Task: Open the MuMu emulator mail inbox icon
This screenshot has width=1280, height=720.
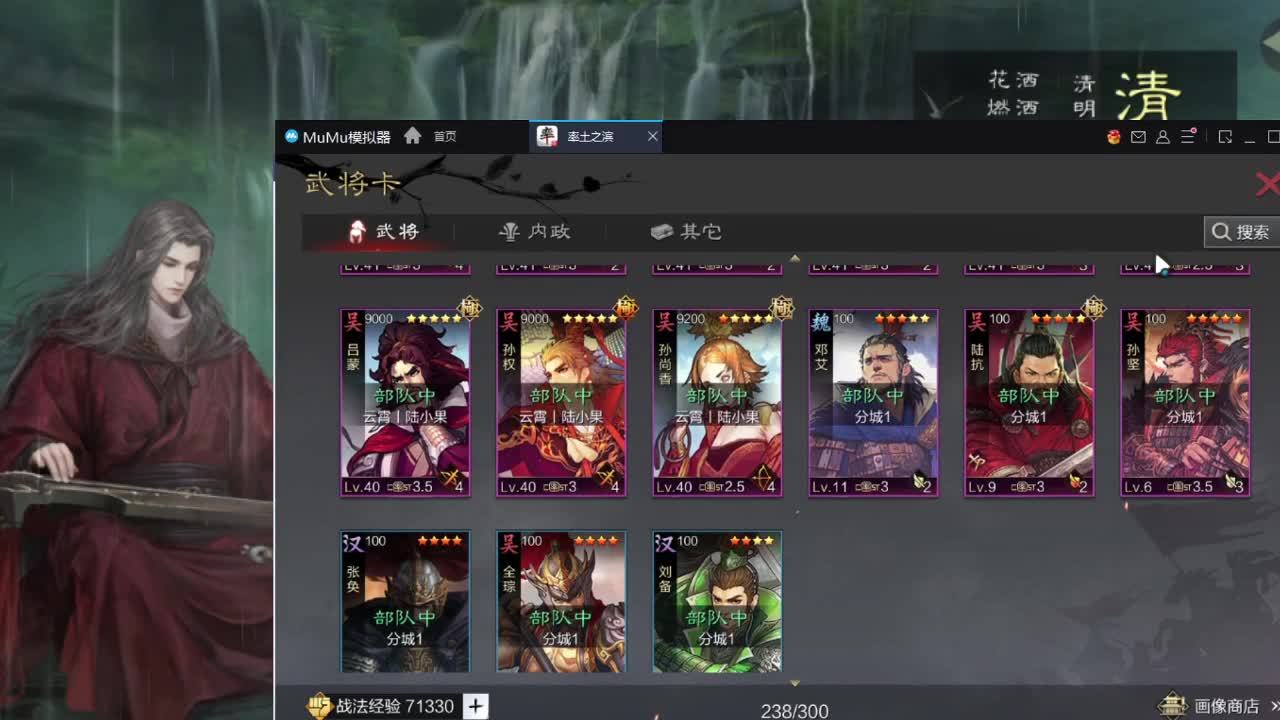Action: click(x=1138, y=136)
